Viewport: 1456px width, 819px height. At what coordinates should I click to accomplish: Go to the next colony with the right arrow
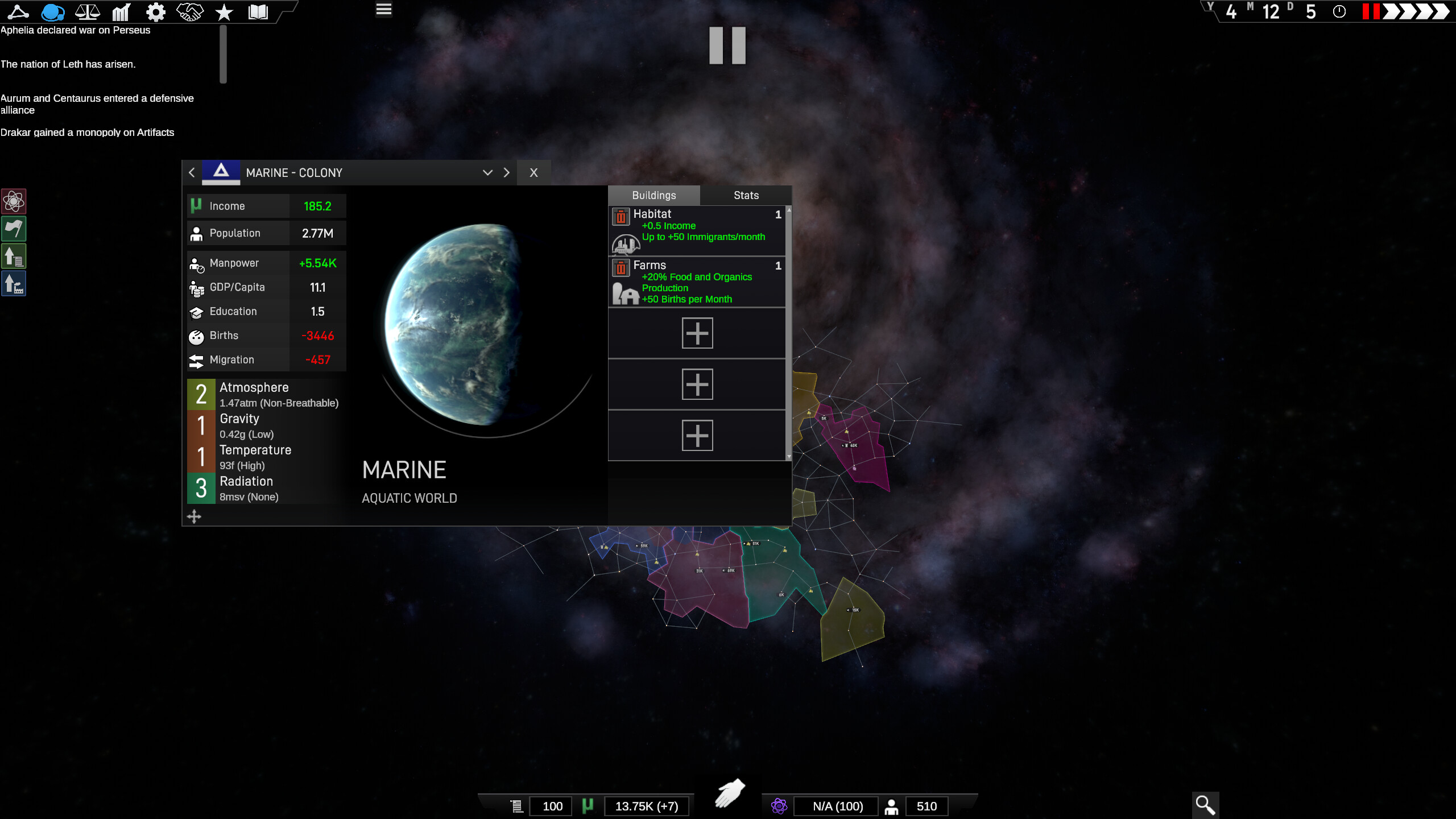[x=506, y=172]
